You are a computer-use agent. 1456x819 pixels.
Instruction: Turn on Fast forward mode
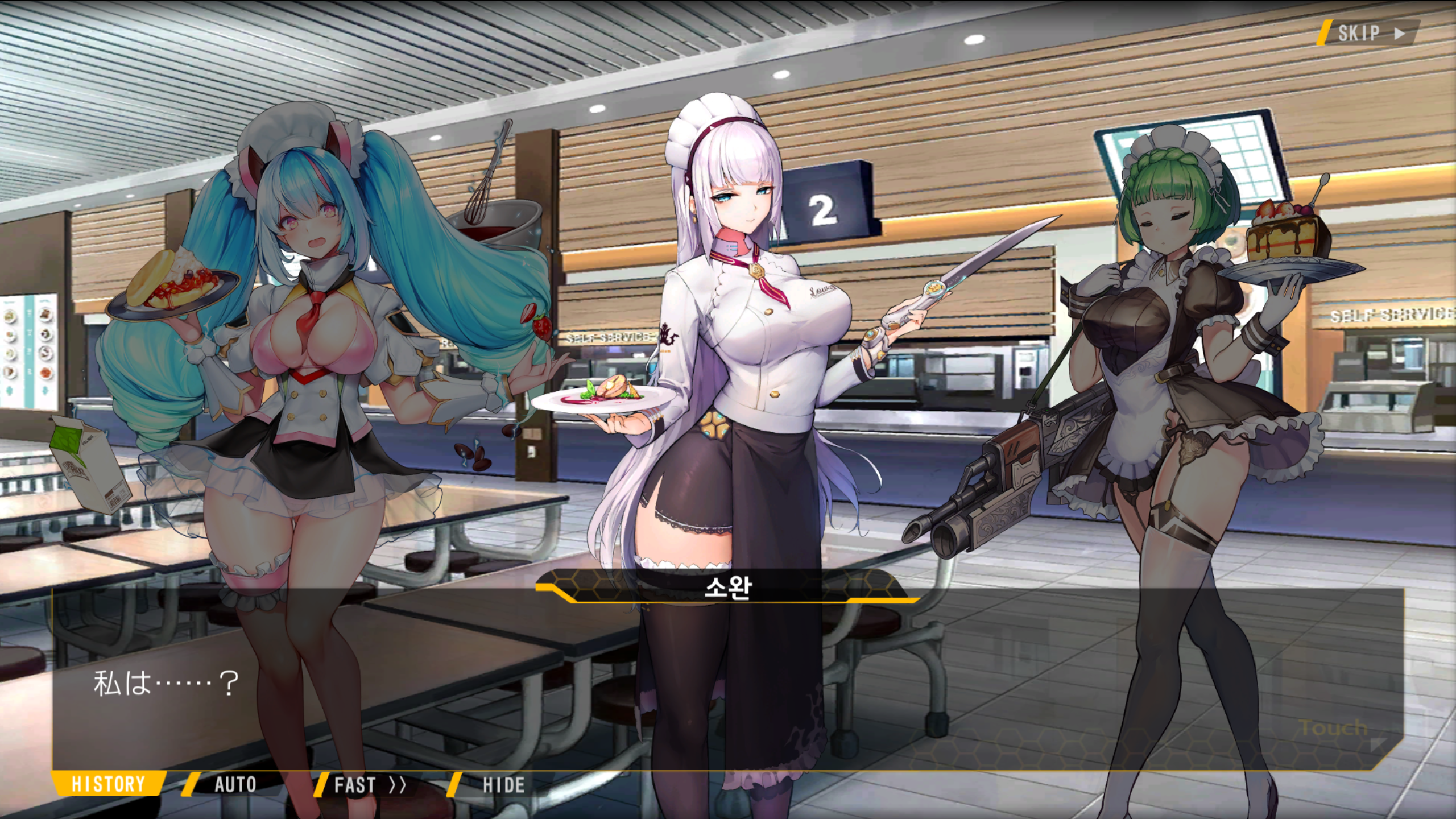tap(370, 785)
